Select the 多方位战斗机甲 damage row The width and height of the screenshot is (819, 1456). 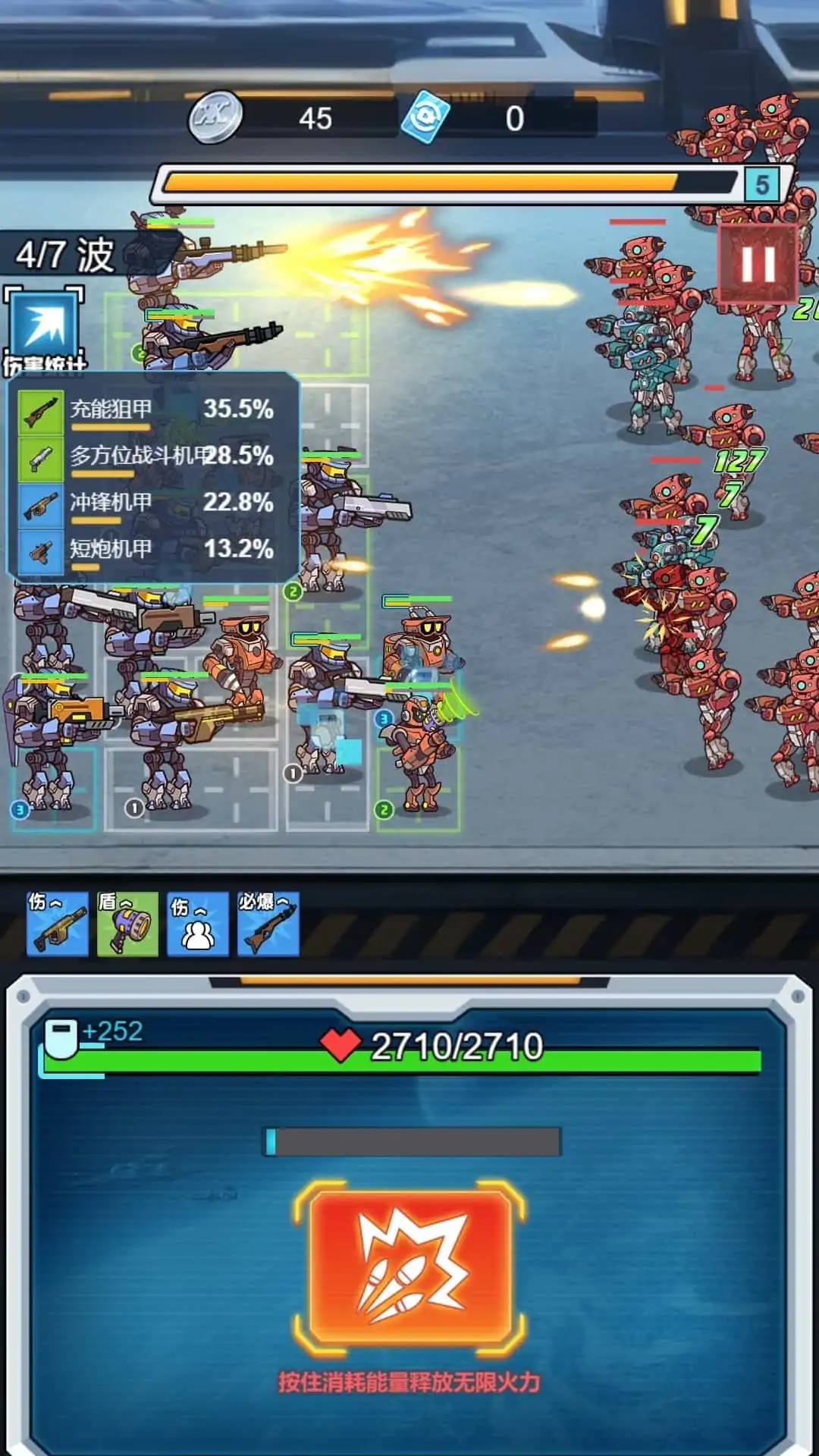tap(152, 457)
